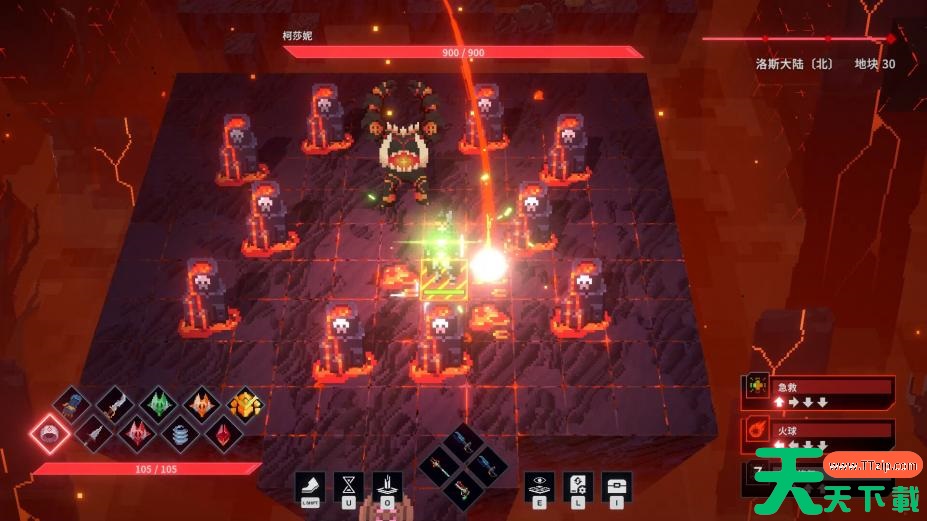
Task: Select the highlighted silver ring slot
Action: pos(48,434)
